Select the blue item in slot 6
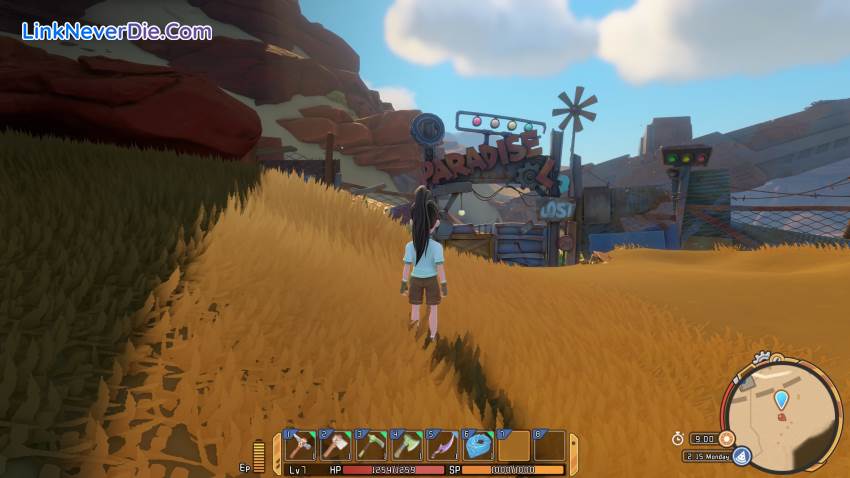This screenshot has width=850, height=478. pos(478,445)
